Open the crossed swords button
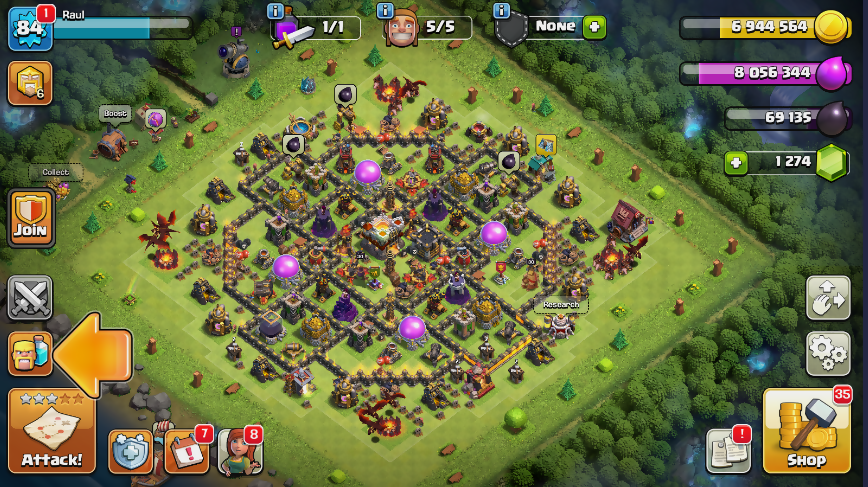The height and width of the screenshot is (487, 868). 30,297
